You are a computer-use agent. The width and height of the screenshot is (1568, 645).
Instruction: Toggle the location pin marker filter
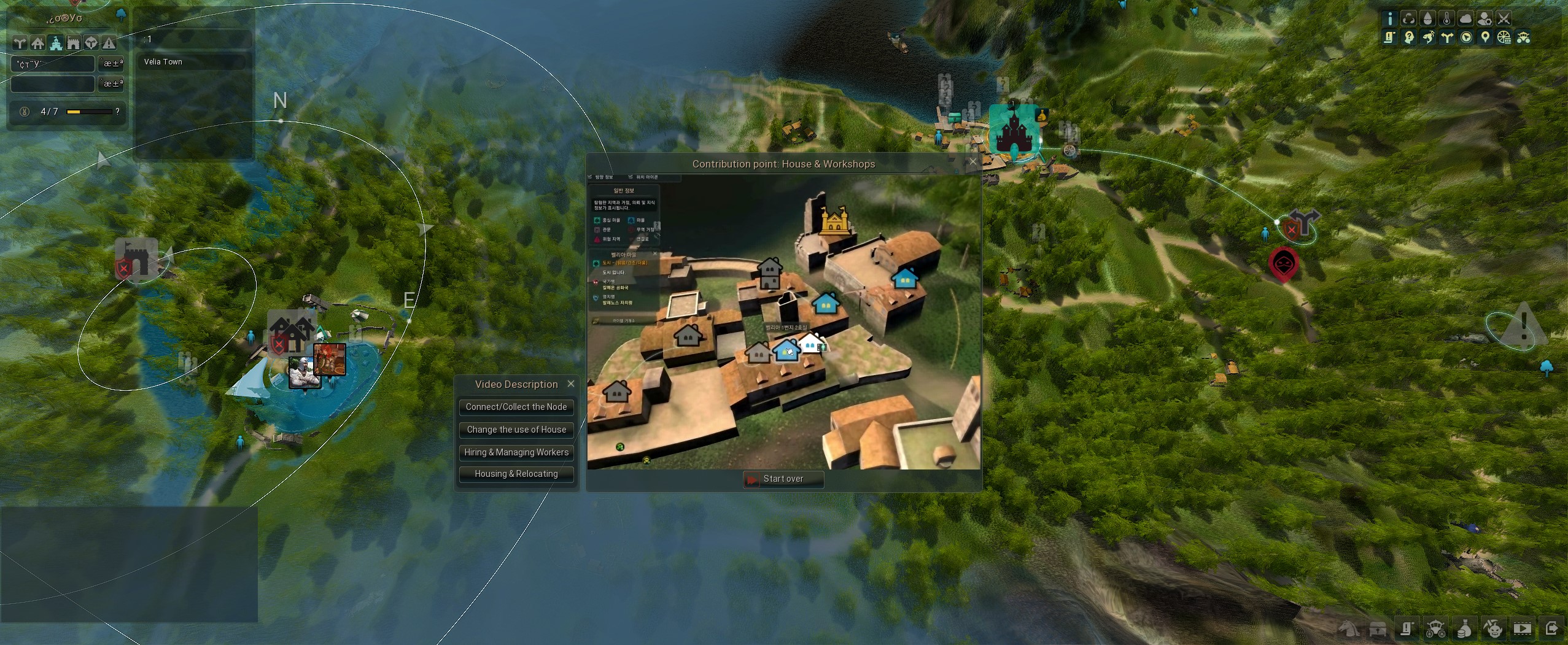(x=1485, y=37)
